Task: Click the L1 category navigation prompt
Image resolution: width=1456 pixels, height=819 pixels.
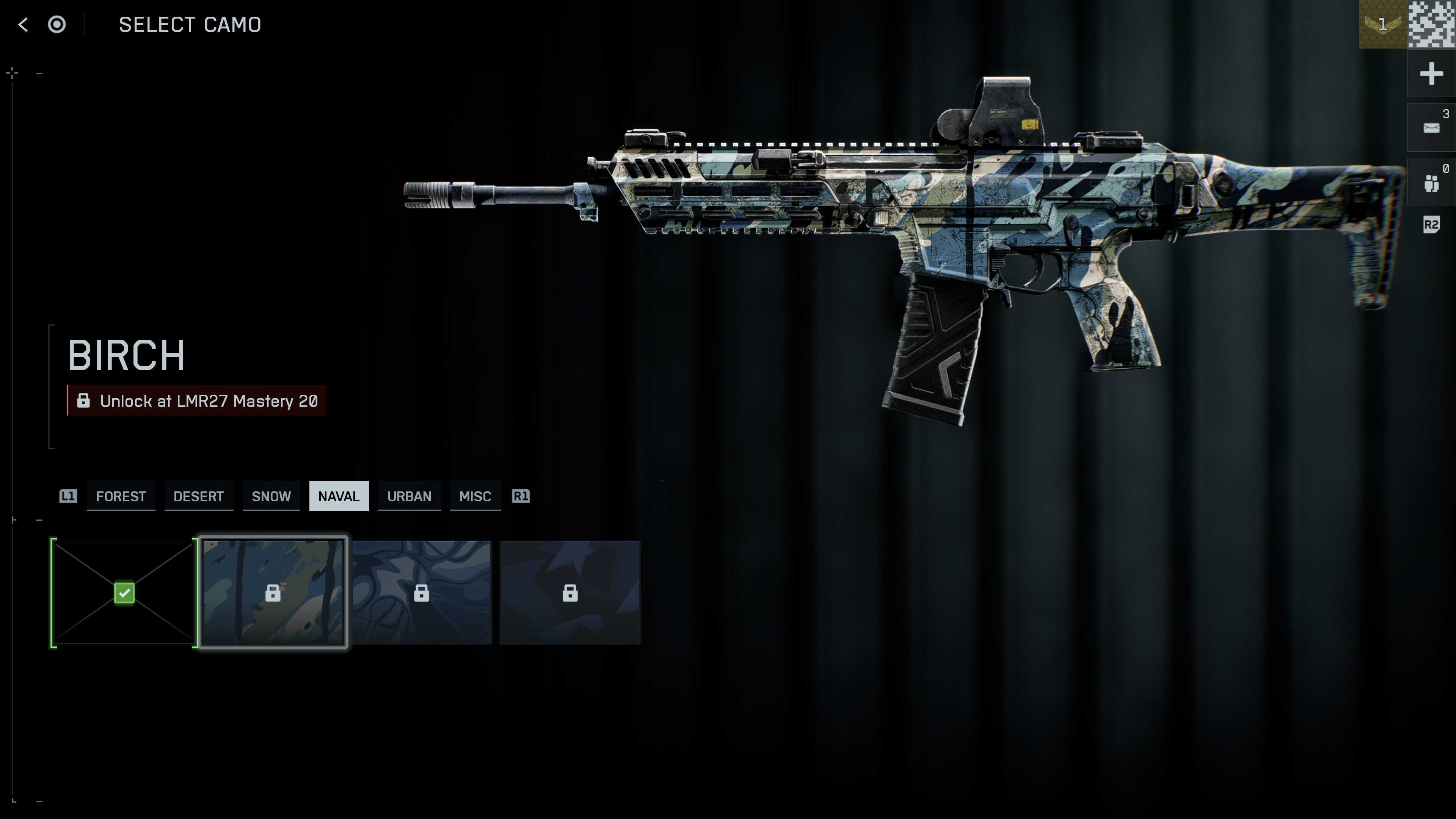Action: [x=68, y=496]
